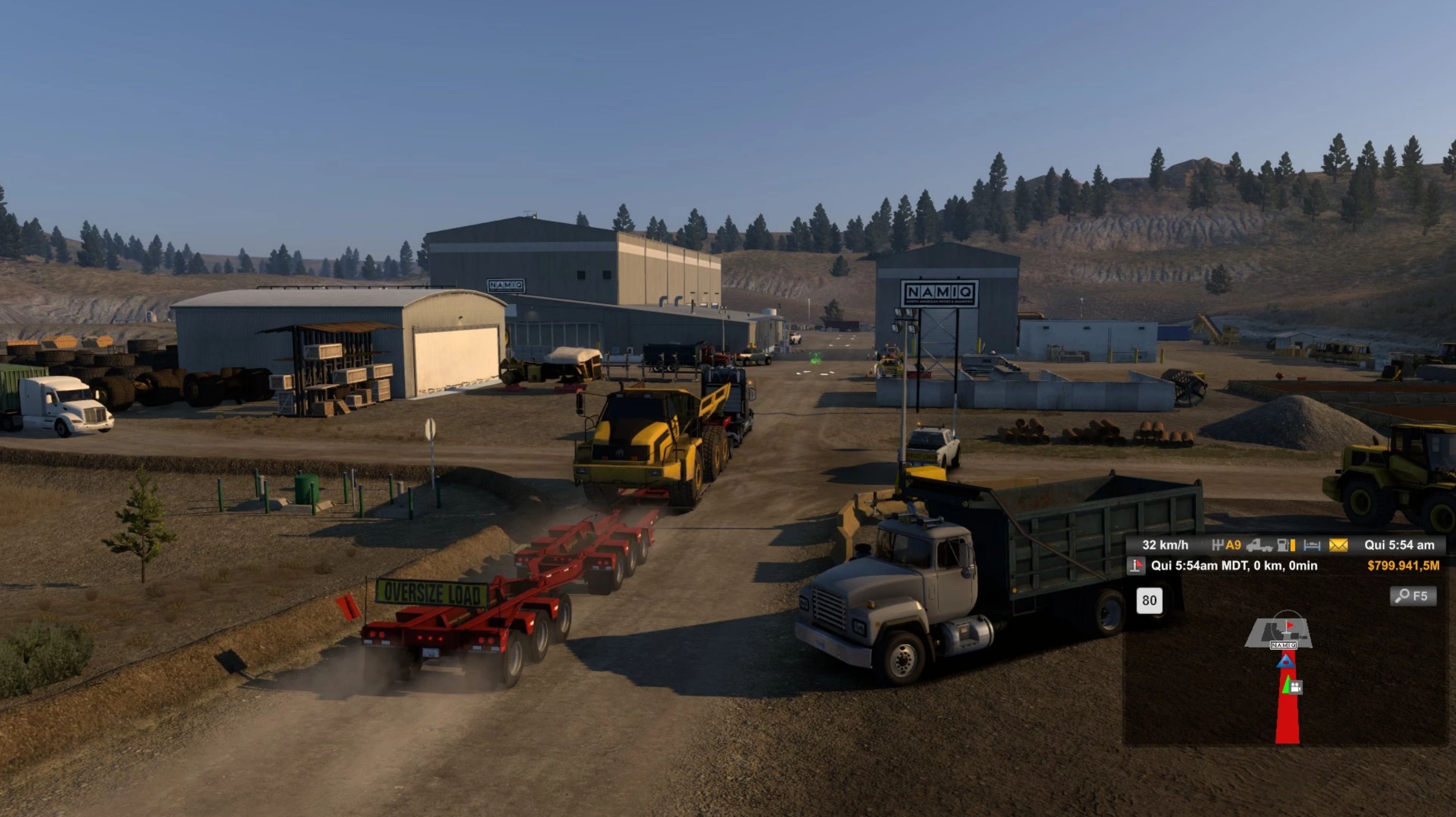Click the camera icon on the minimap
This screenshot has width=1456, height=817.
pyautogui.click(x=1296, y=687)
